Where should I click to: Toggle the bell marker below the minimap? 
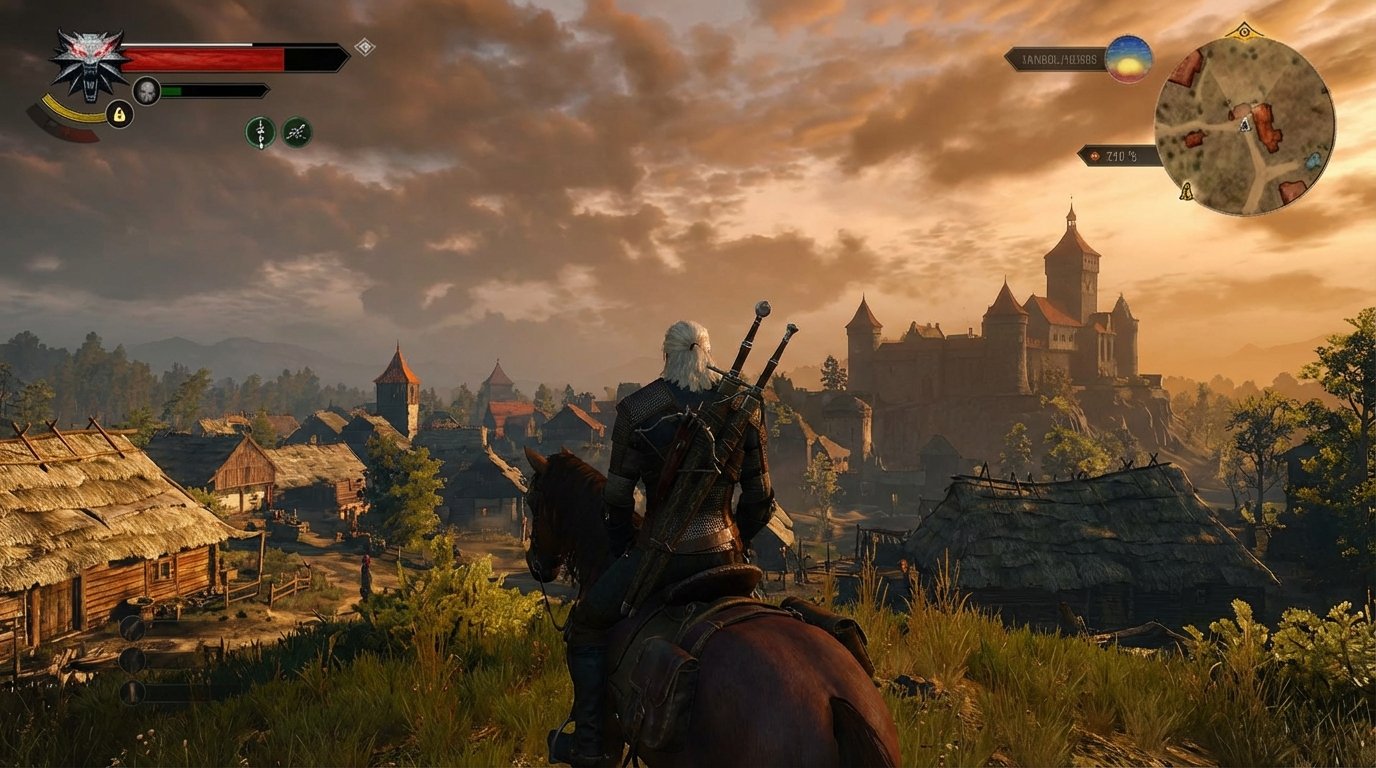[x=1186, y=192]
